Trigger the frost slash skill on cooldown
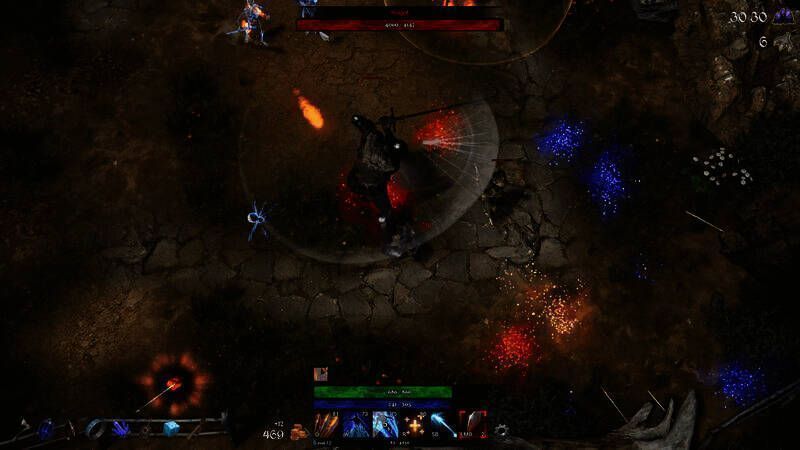Screen dimensions: 800x450 (x=384, y=424)
